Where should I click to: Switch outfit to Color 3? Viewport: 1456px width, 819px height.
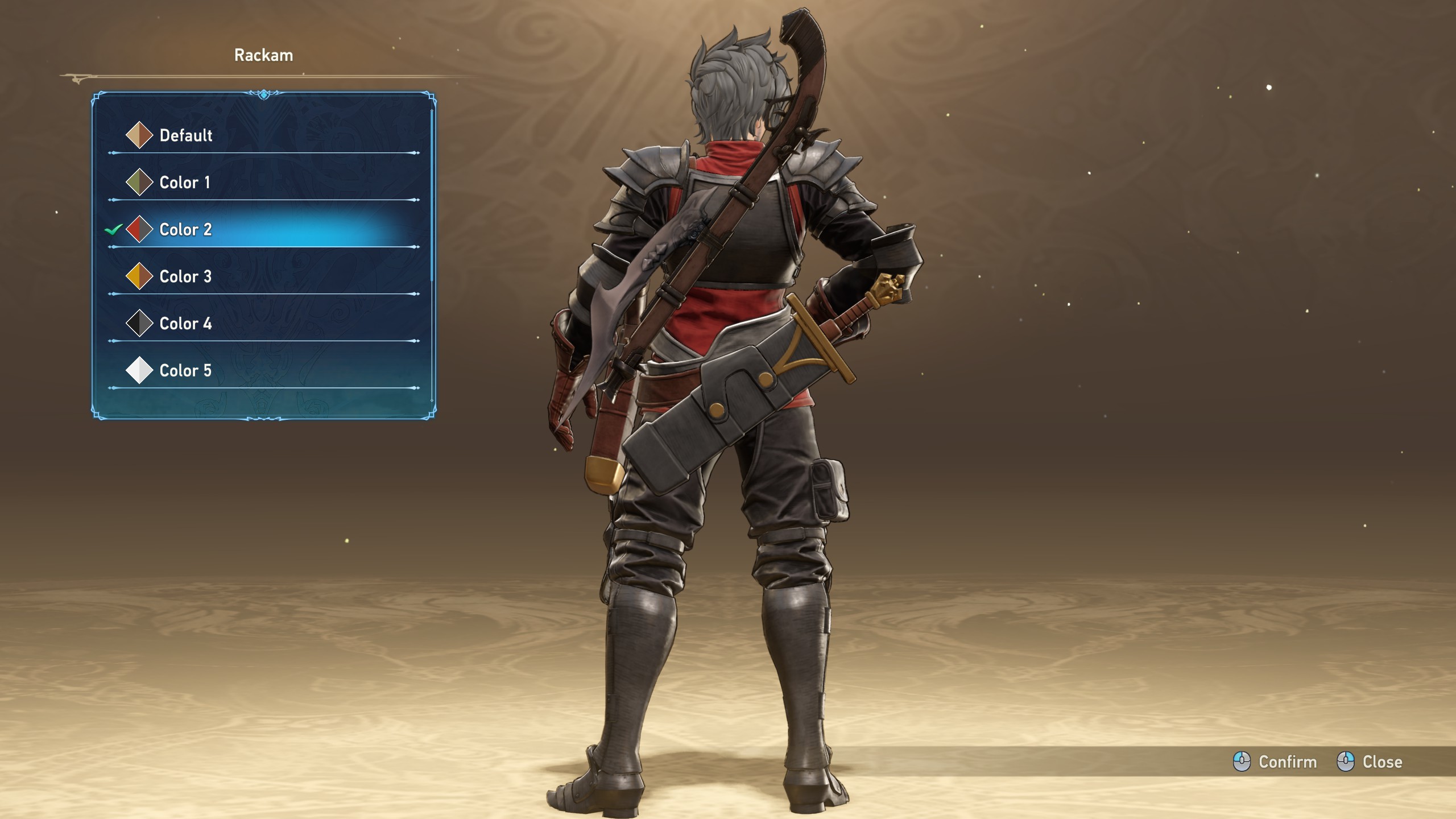(x=185, y=277)
